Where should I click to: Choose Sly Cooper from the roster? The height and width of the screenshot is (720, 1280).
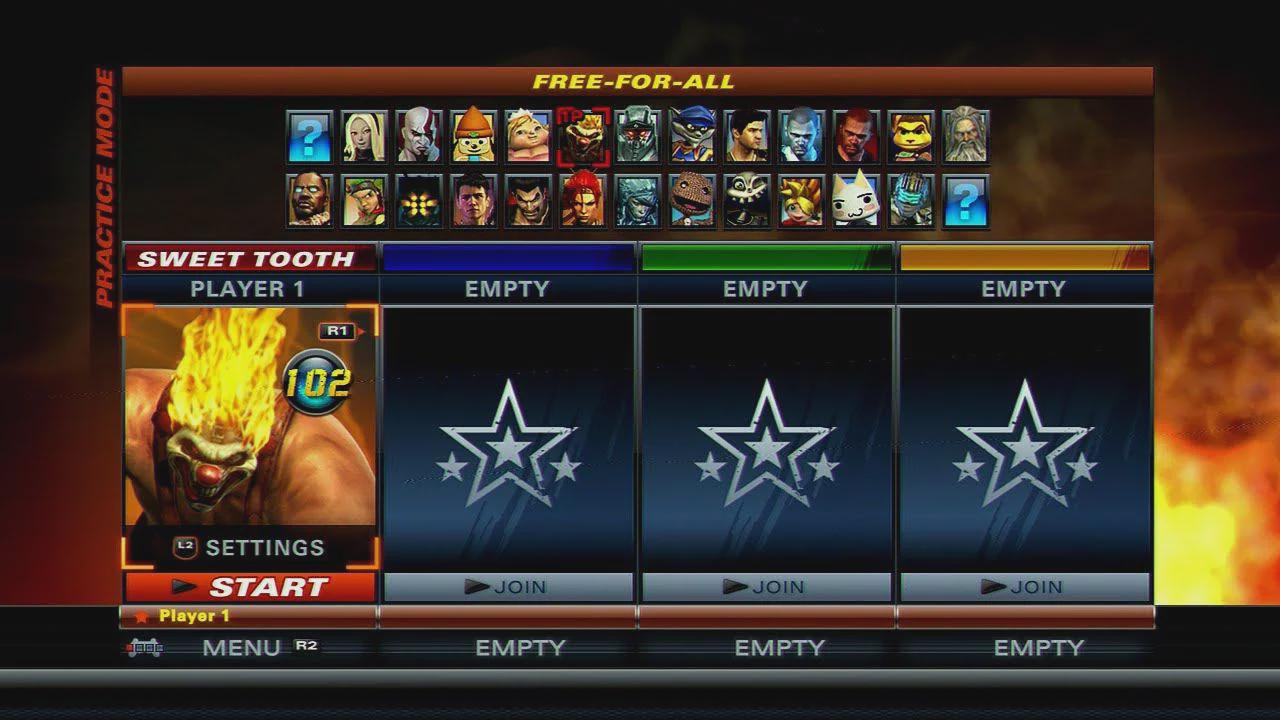pos(692,137)
